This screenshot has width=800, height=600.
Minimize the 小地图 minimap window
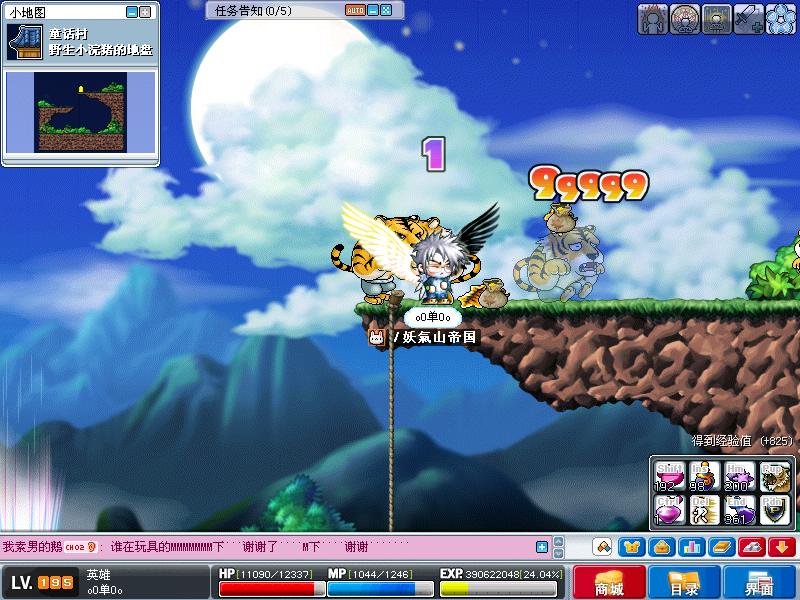[132, 12]
